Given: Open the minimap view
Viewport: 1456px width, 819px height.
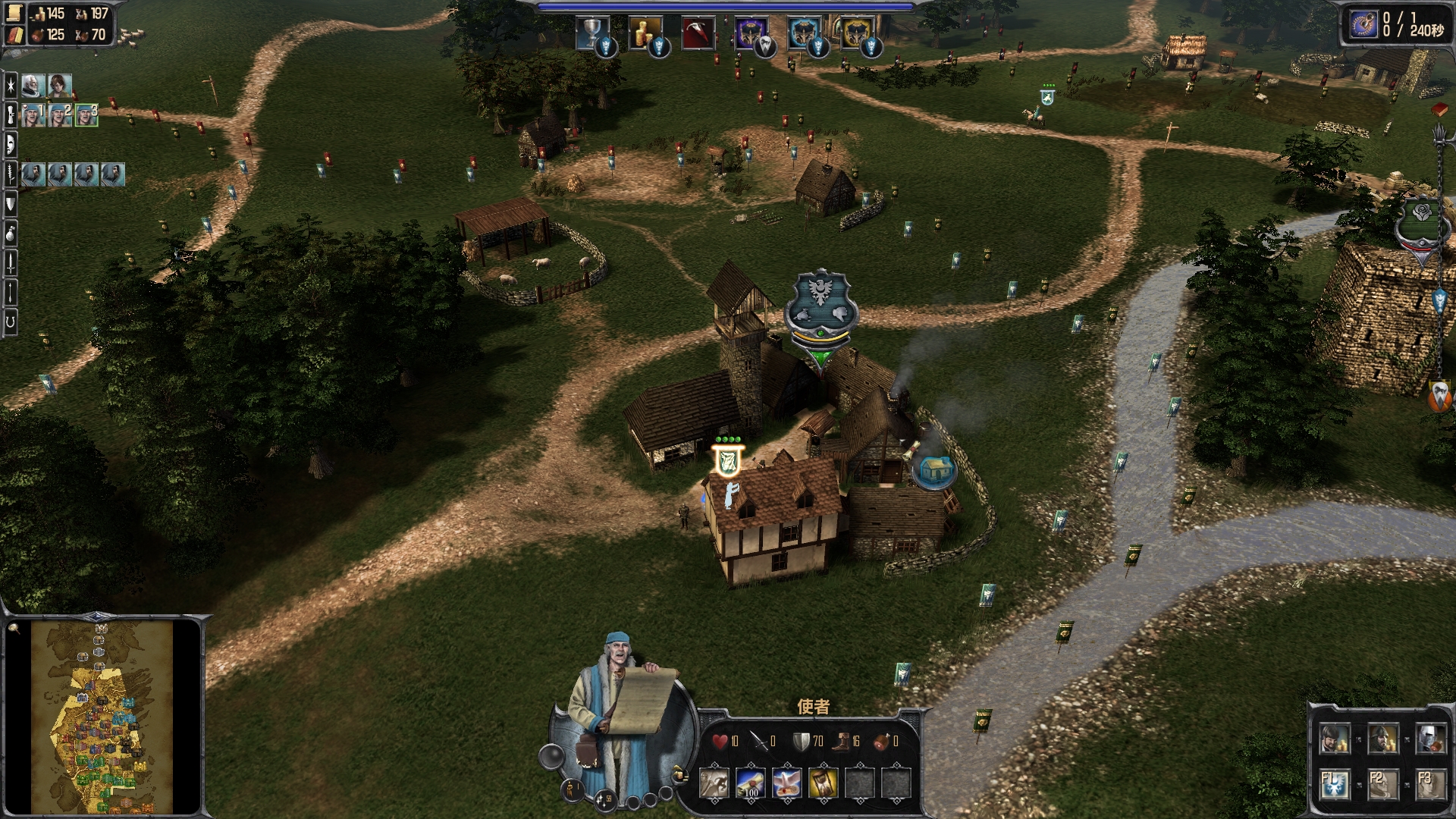Looking at the screenshot, I should [103, 717].
